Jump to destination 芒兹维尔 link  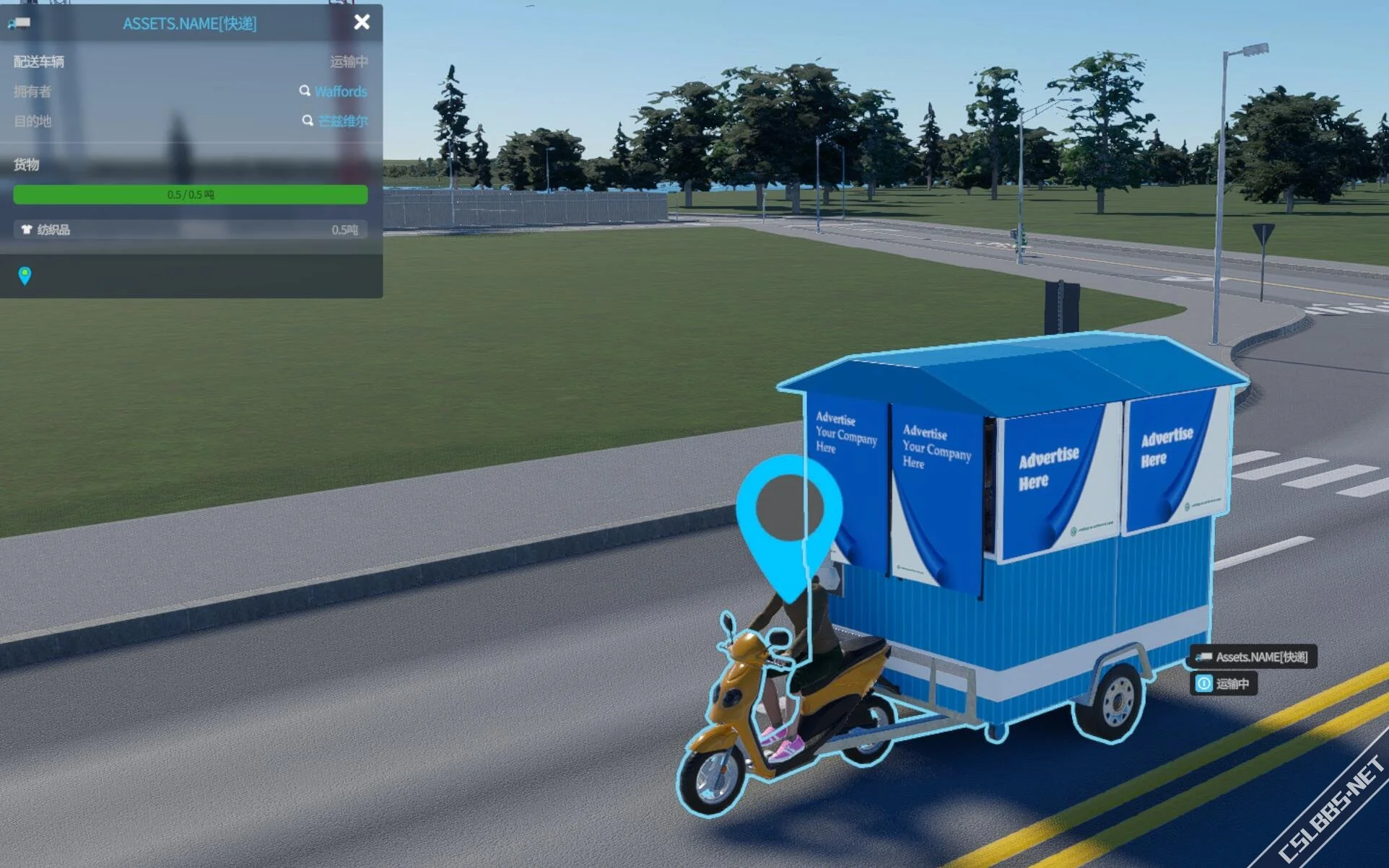(342, 121)
